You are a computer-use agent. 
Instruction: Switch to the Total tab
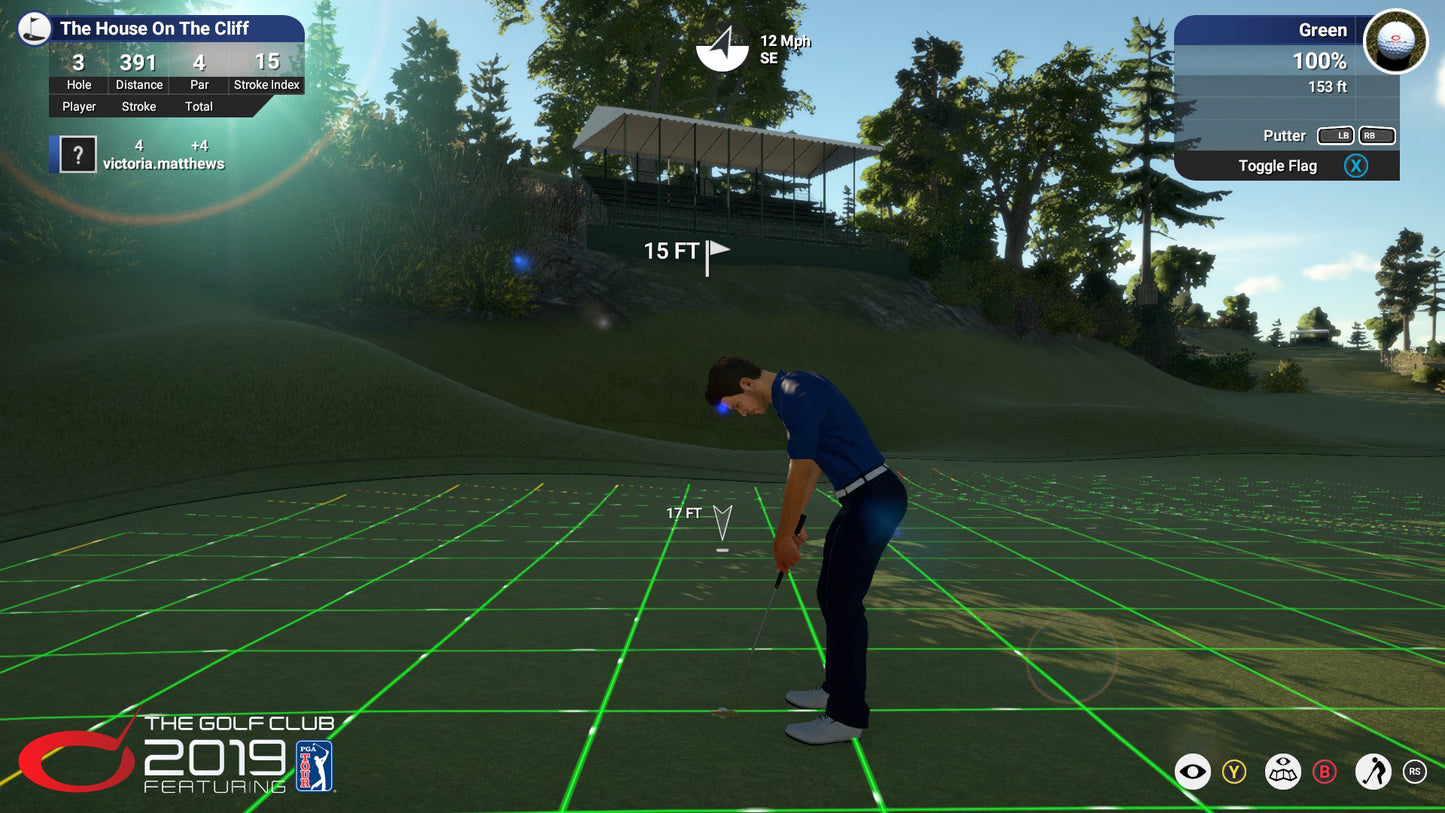(199, 106)
